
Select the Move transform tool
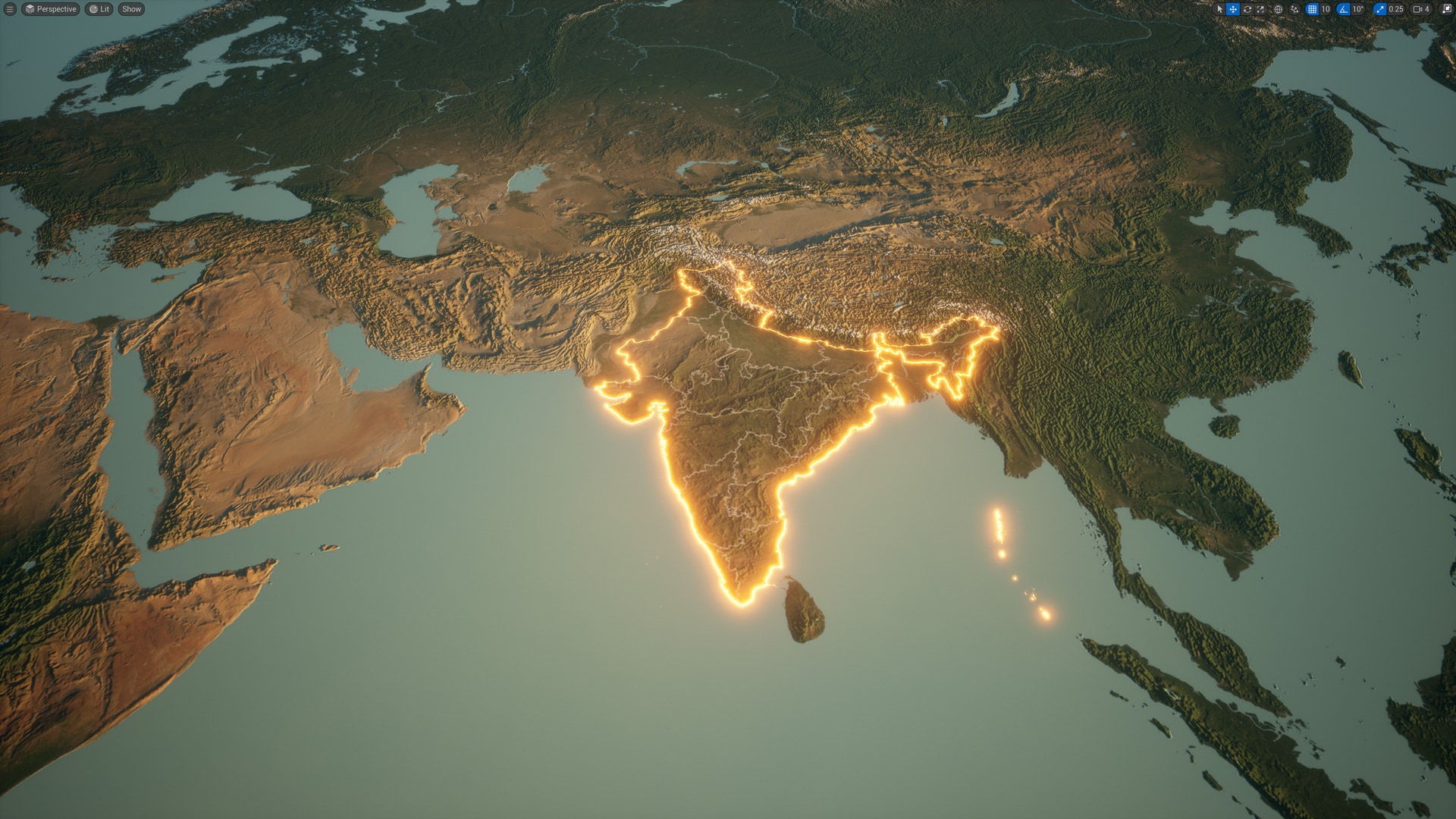pos(1232,9)
